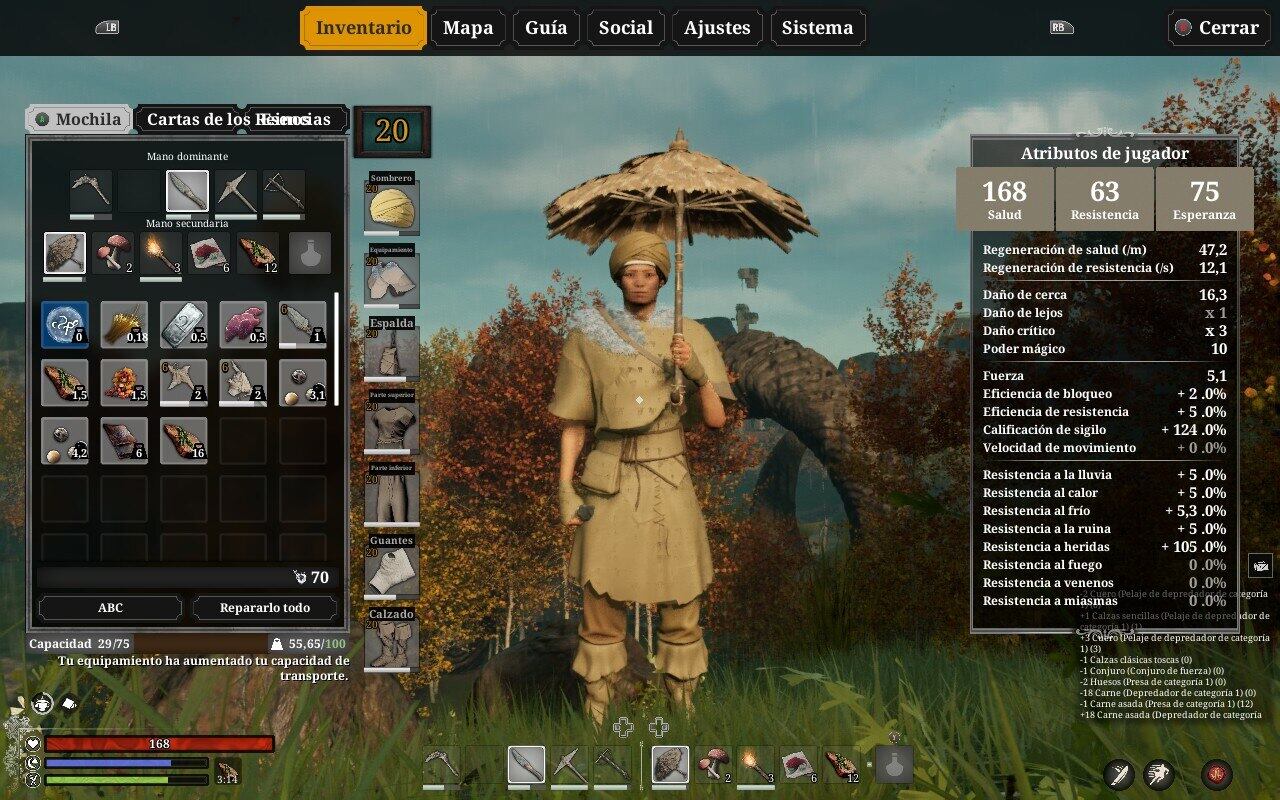Select the Parte superior tunic slot
The width and height of the screenshot is (1280, 800).
pyautogui.click(x=391, y=425)
